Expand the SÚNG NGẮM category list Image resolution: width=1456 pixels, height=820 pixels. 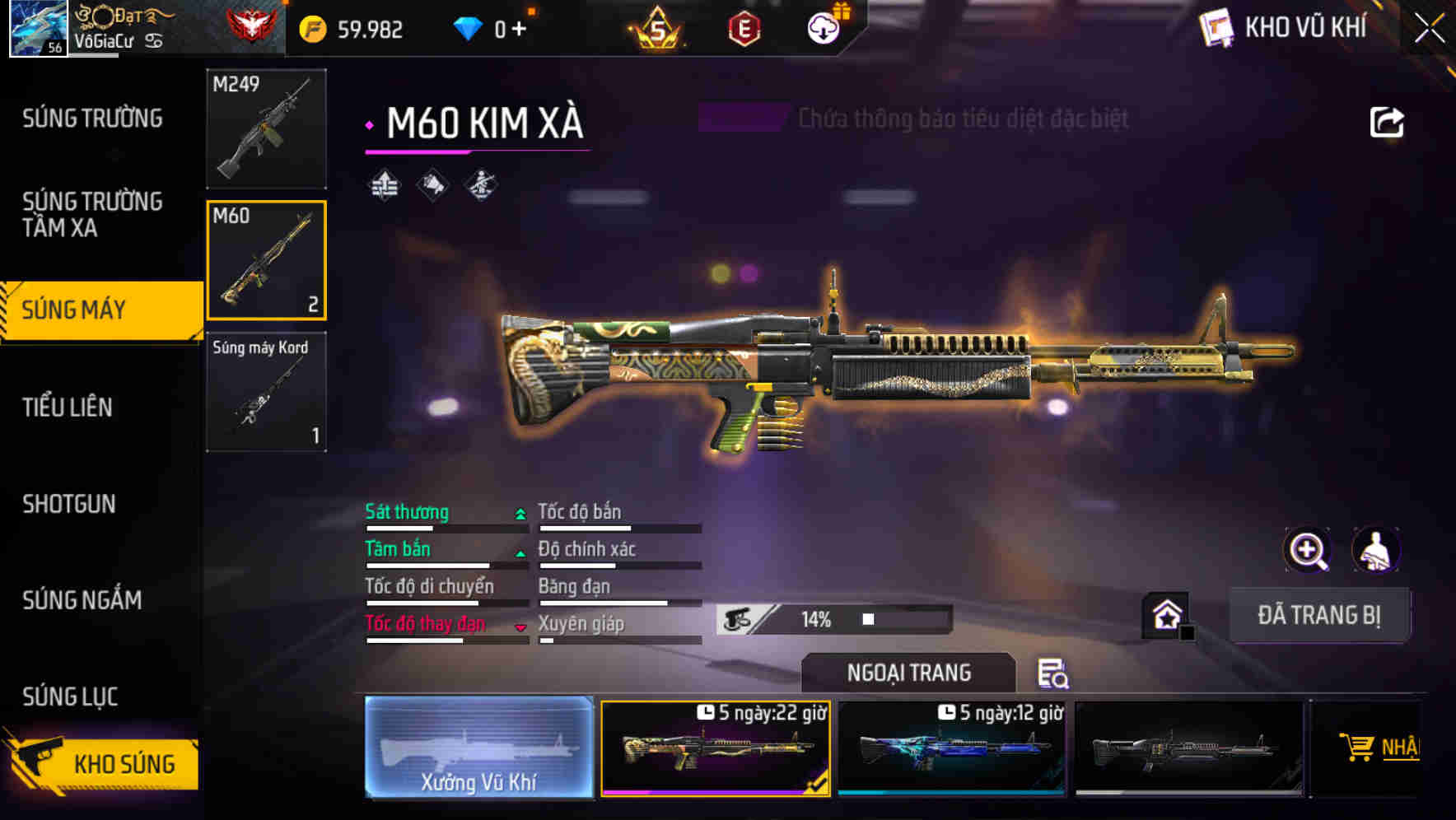coord(82,600)
